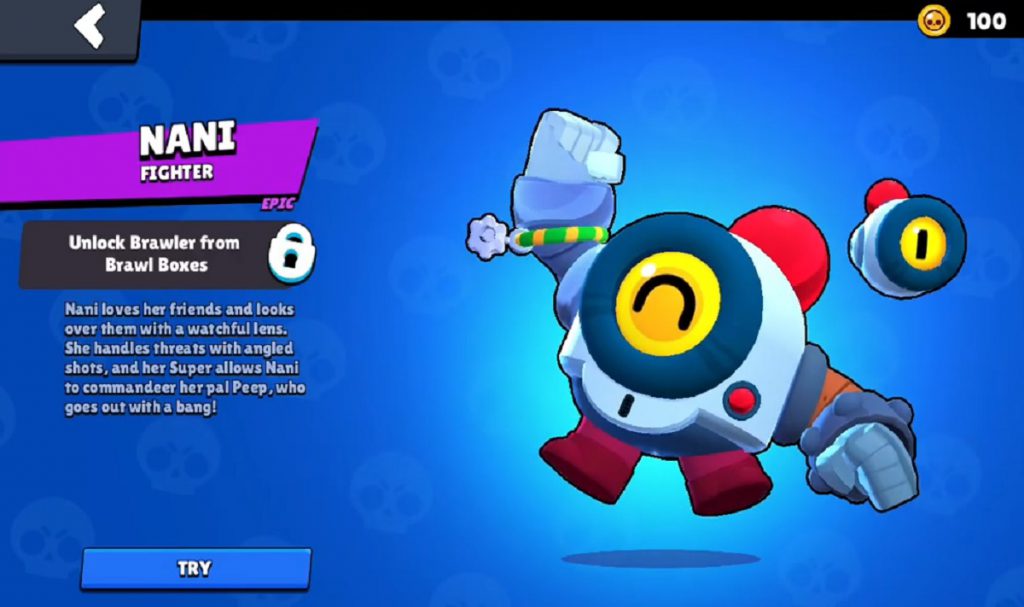Select the Unlock Brawler from Brawl Boxes panel
This screenshot has width=1024, height=607.
[x=153, y=254]
